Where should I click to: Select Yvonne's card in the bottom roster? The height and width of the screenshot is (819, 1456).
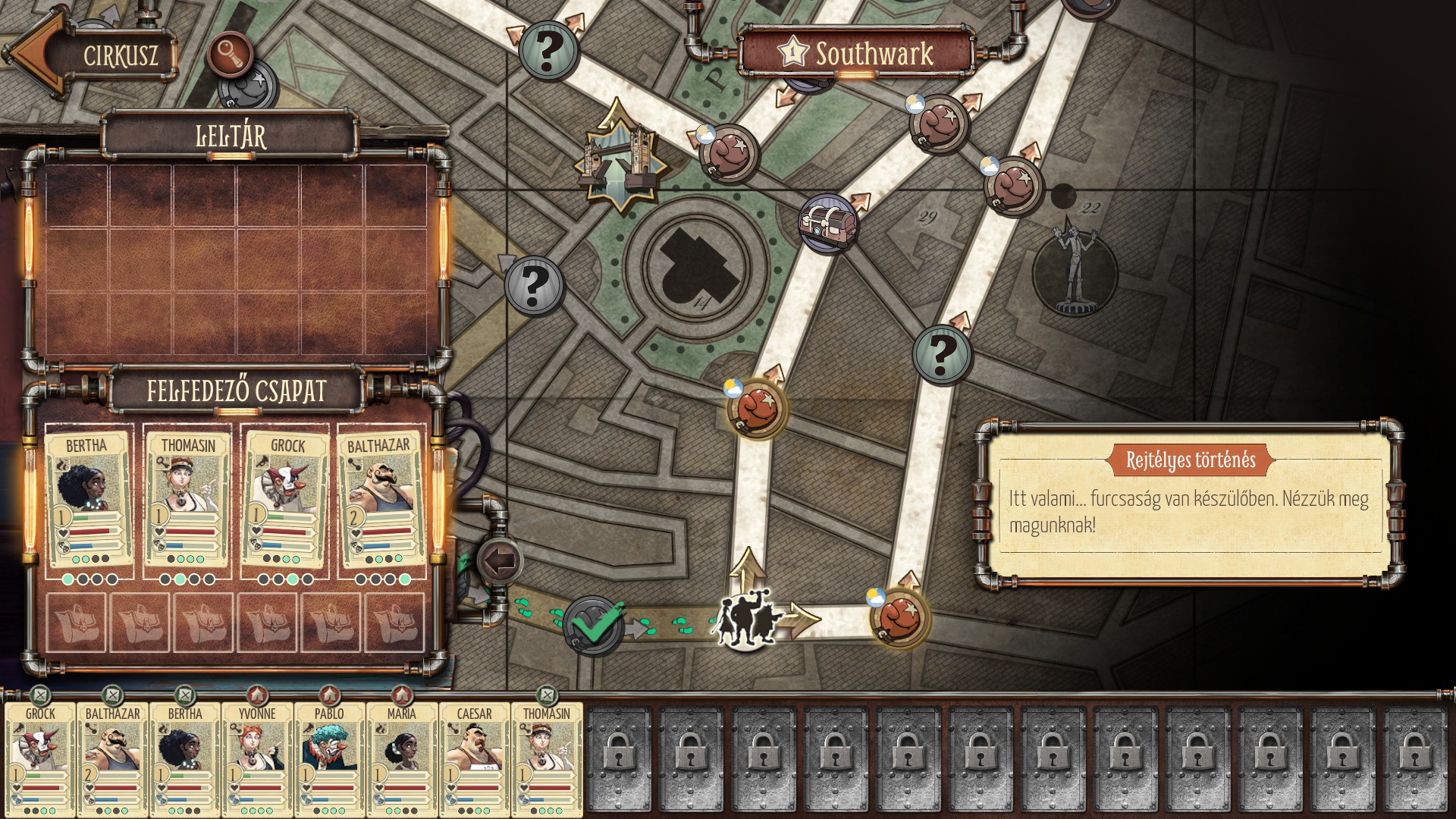(257, 758)
